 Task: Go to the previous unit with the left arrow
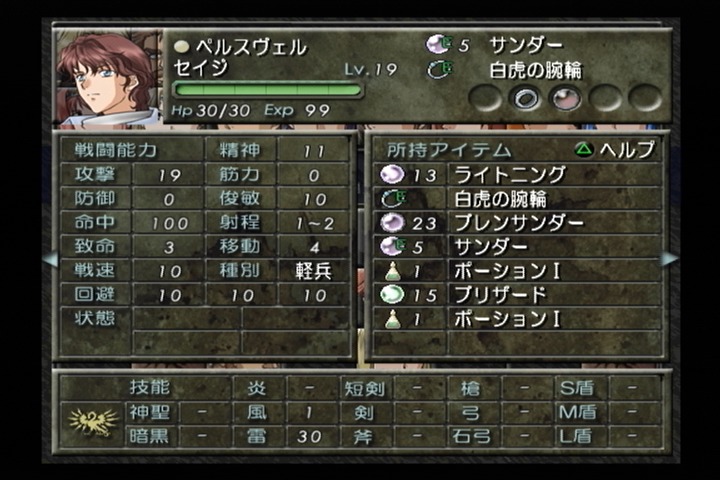tap(49, 258)
